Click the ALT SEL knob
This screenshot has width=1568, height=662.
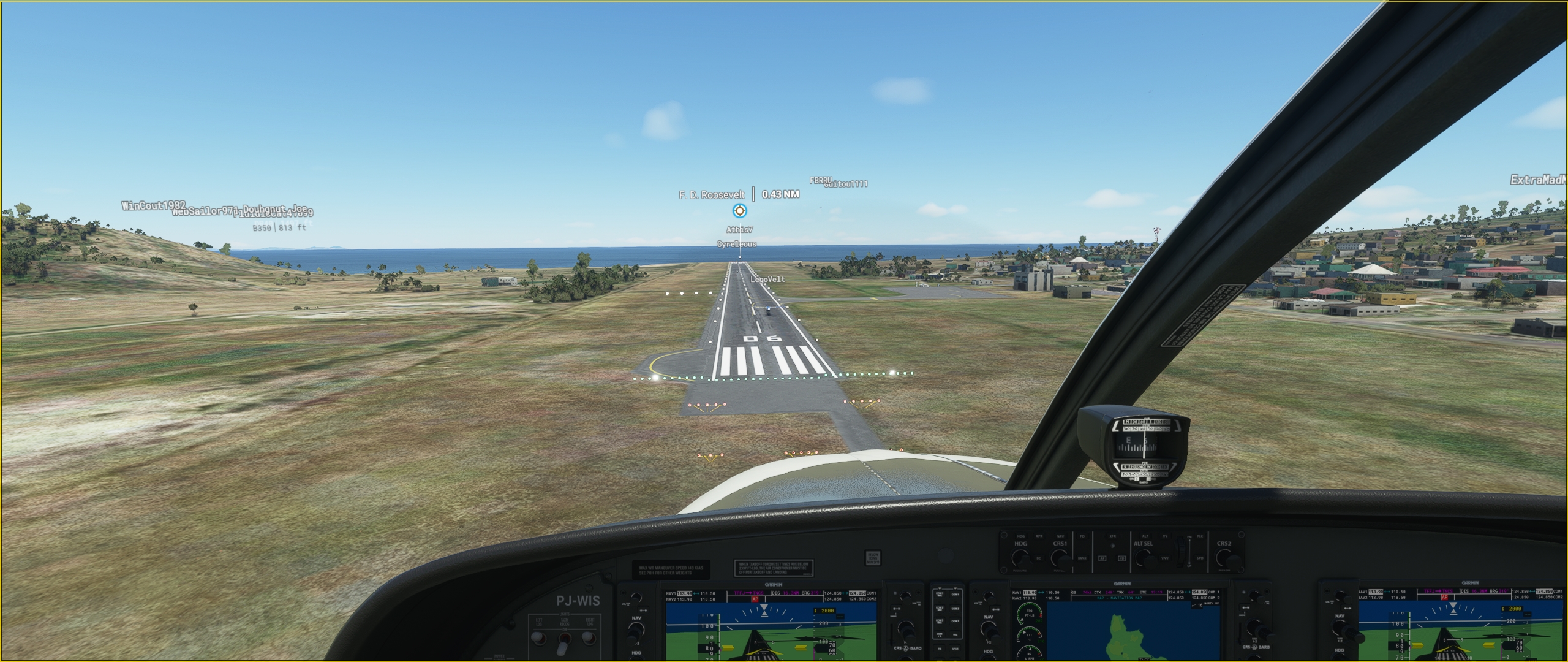1143,558
